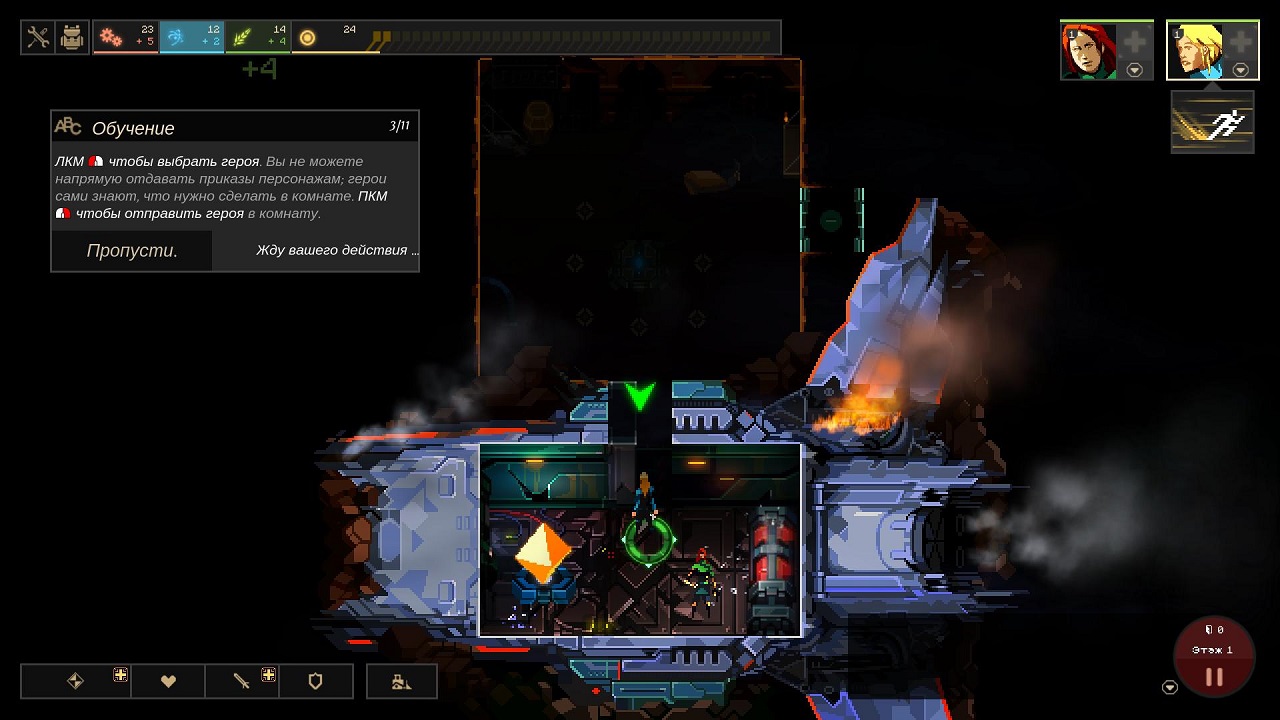Select the red-haired hero portrait

tap(1088, 51)
